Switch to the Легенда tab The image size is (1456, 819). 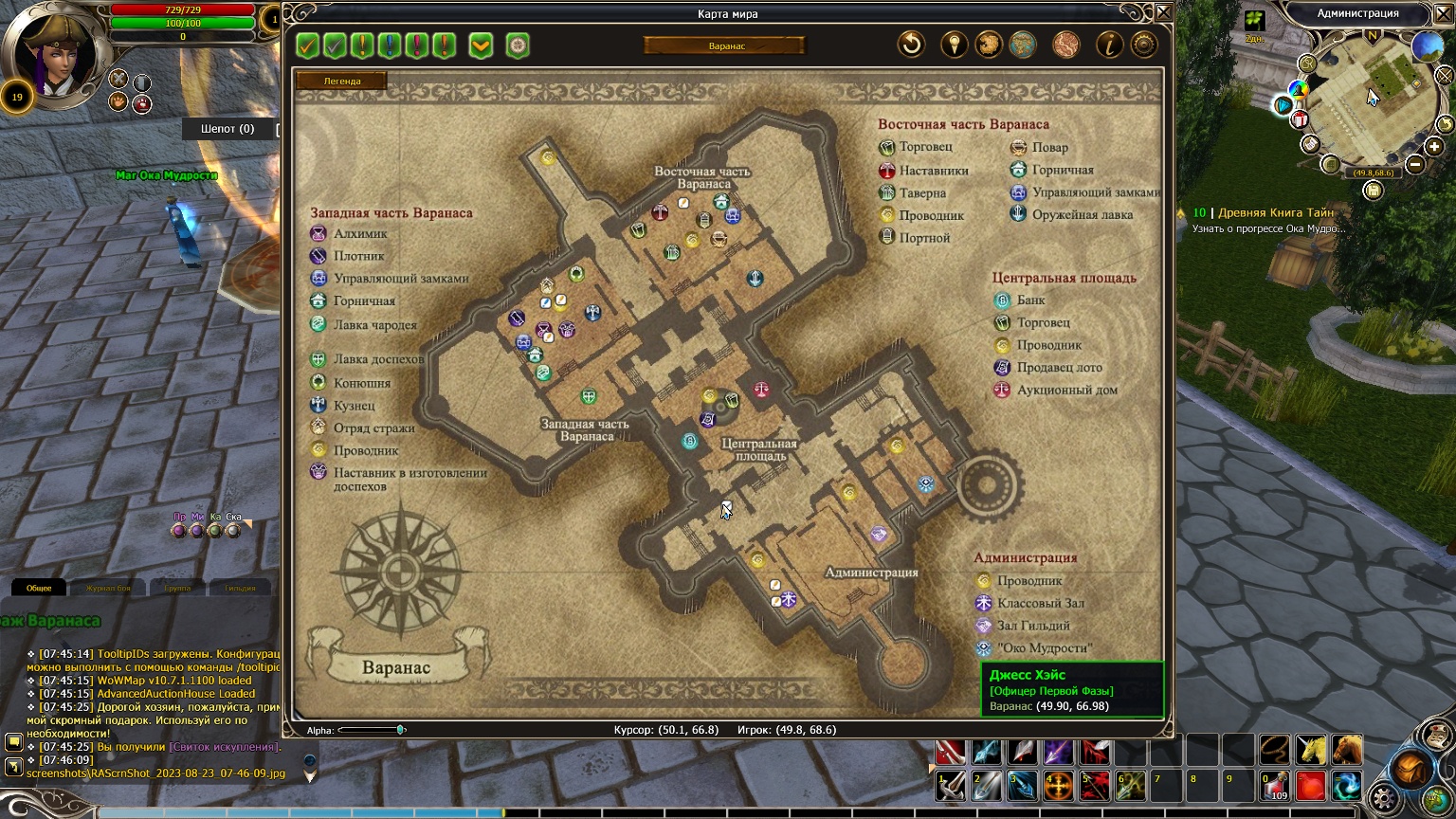342,81
